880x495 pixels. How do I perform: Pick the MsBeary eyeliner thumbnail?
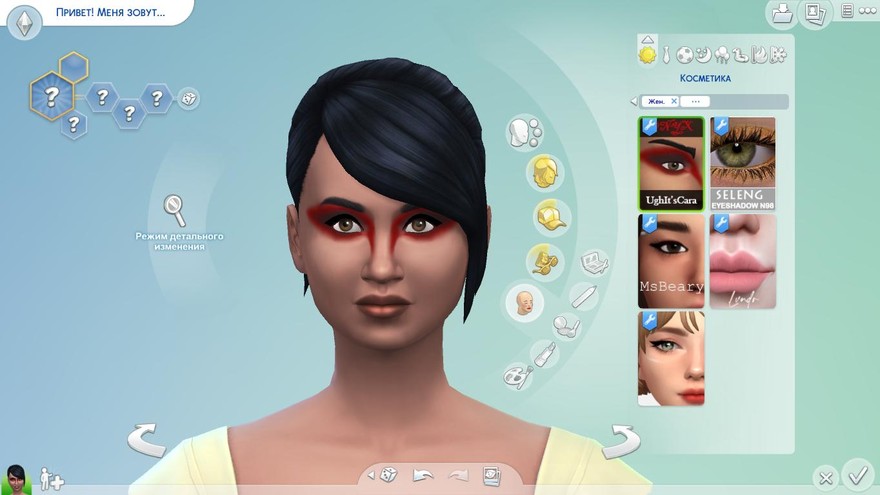click(x=671, y=260)
